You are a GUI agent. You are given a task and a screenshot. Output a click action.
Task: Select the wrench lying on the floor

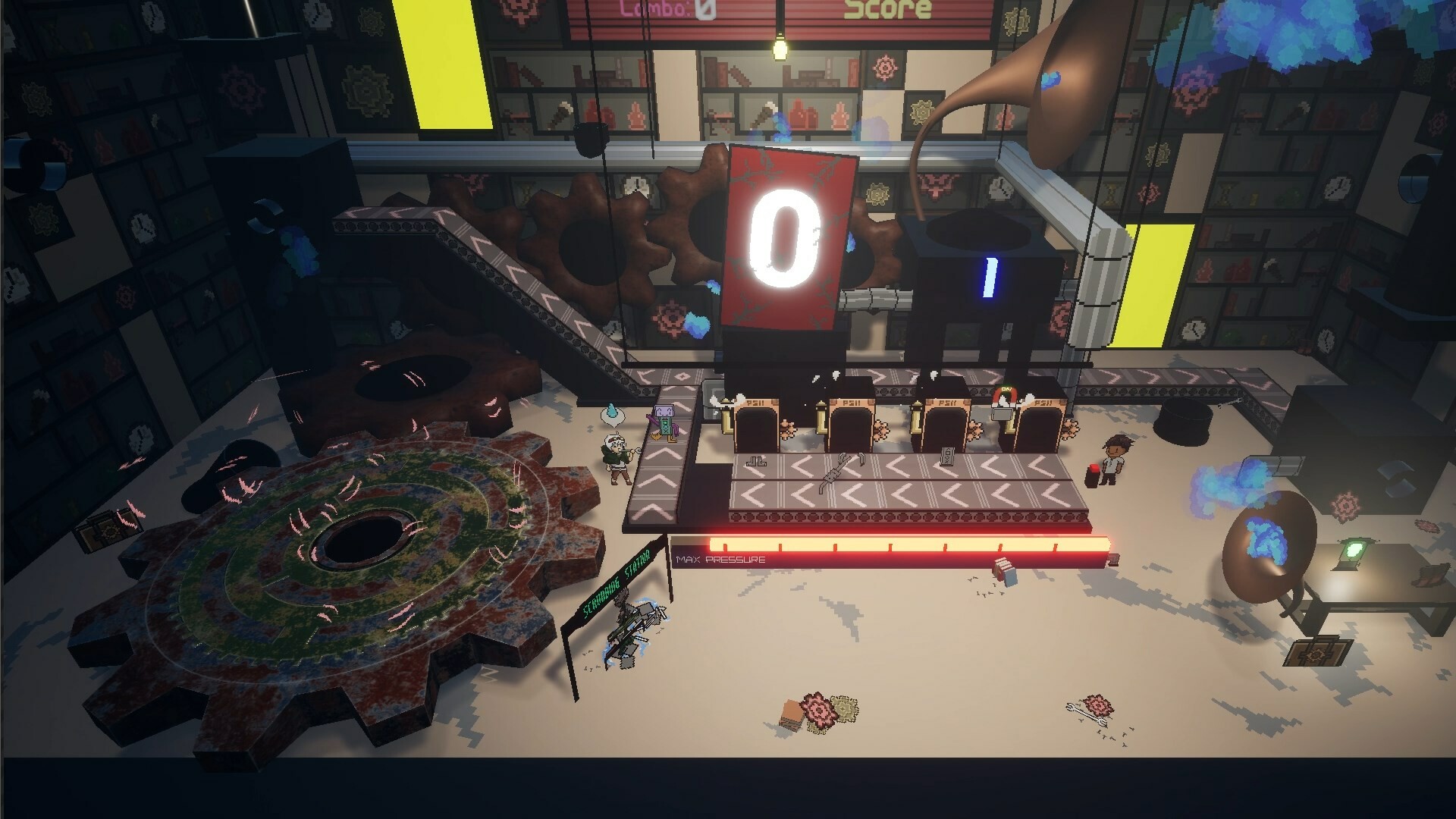point(1087,714)
